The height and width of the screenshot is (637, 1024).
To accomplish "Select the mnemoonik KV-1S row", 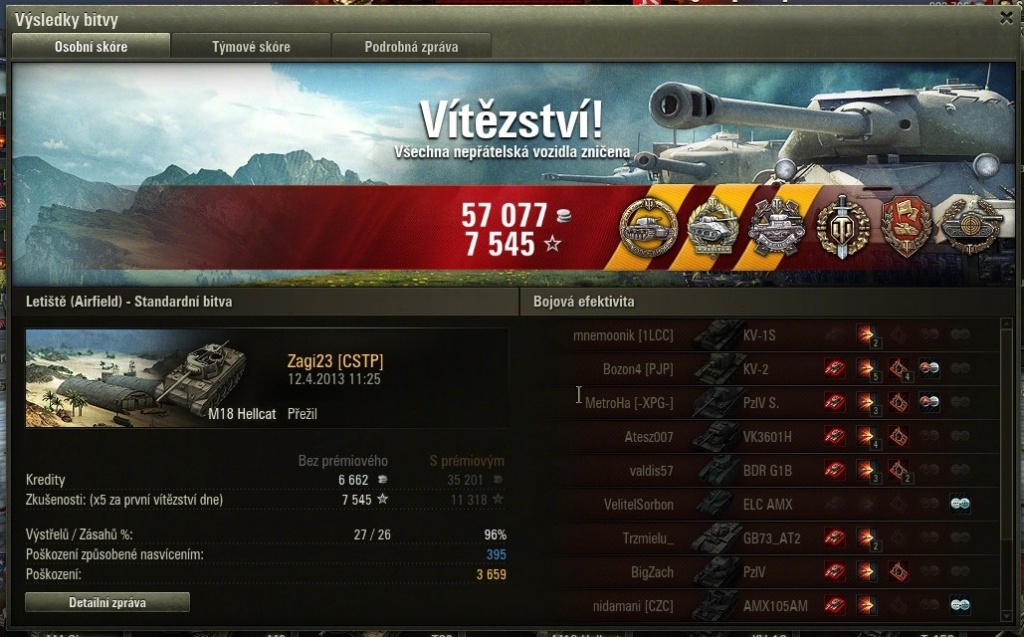I will (760, 335).
